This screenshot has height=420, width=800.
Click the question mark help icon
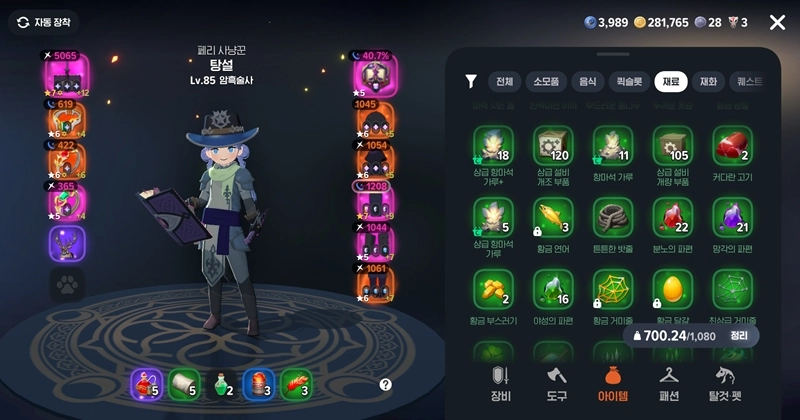[386, 384]
